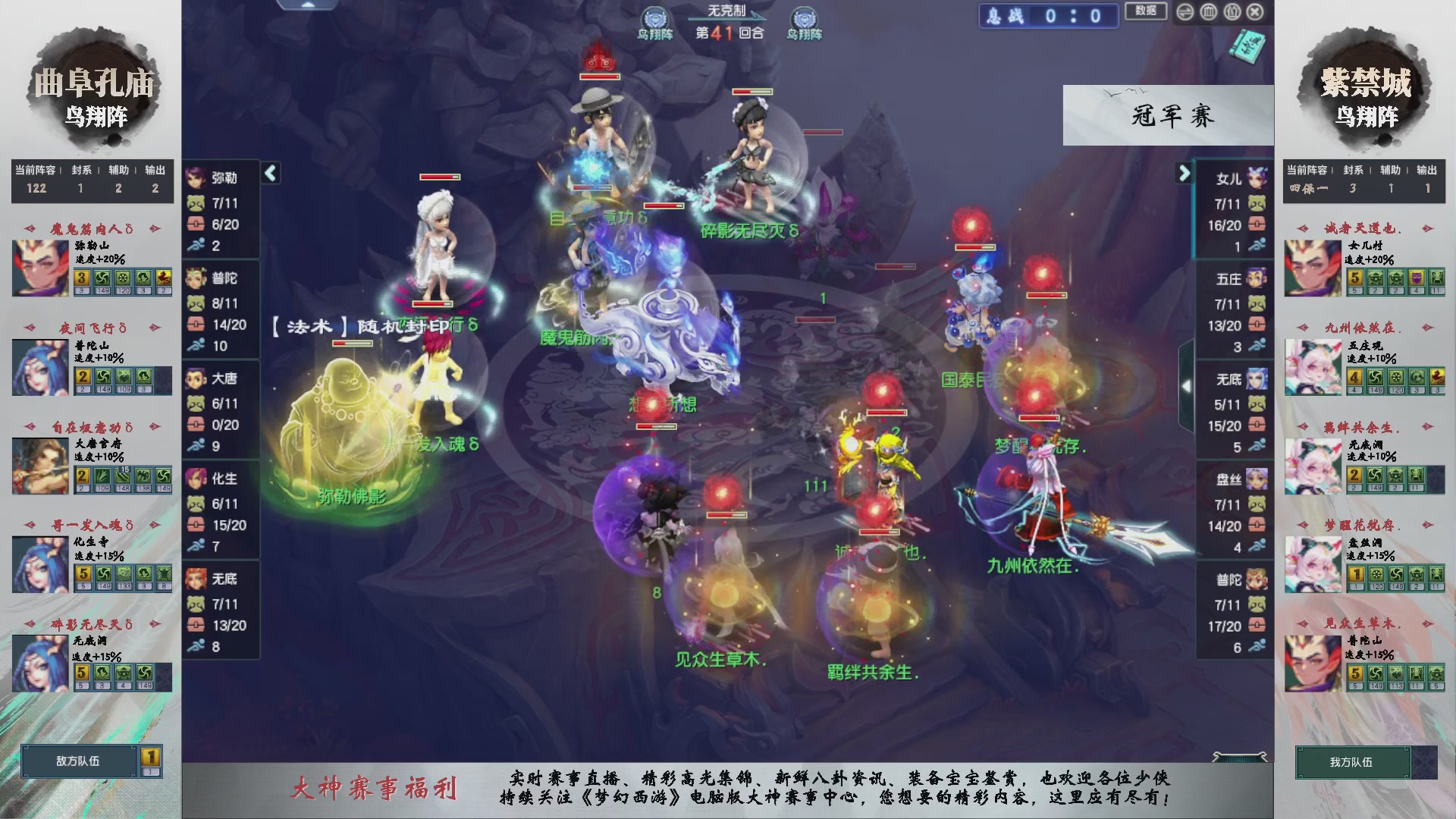Collapse the right roster panel with its arrow
This screenshot has height=819, width=1456.
pos(1183,173)
